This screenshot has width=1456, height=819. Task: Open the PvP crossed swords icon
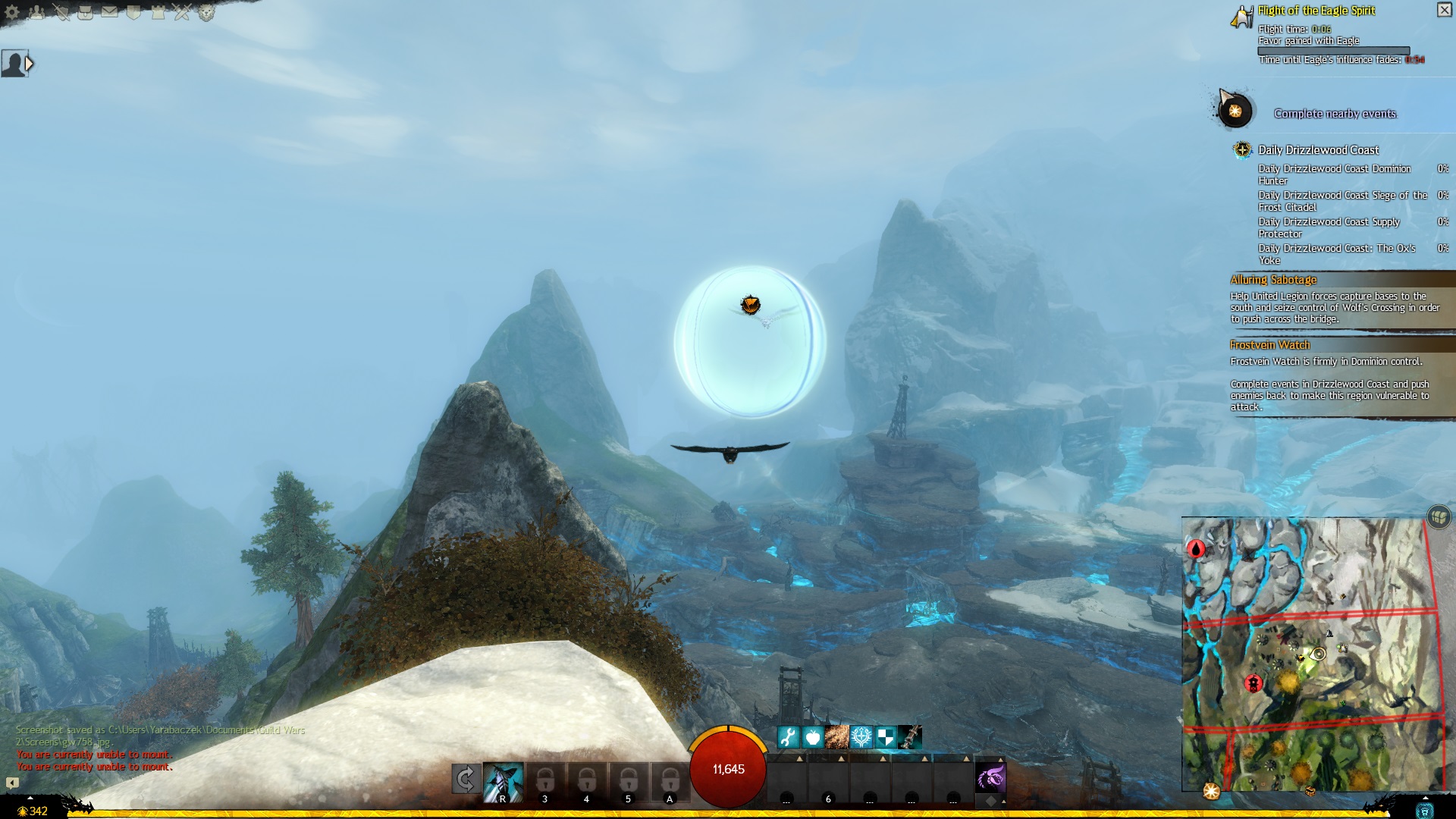point(182,12)
